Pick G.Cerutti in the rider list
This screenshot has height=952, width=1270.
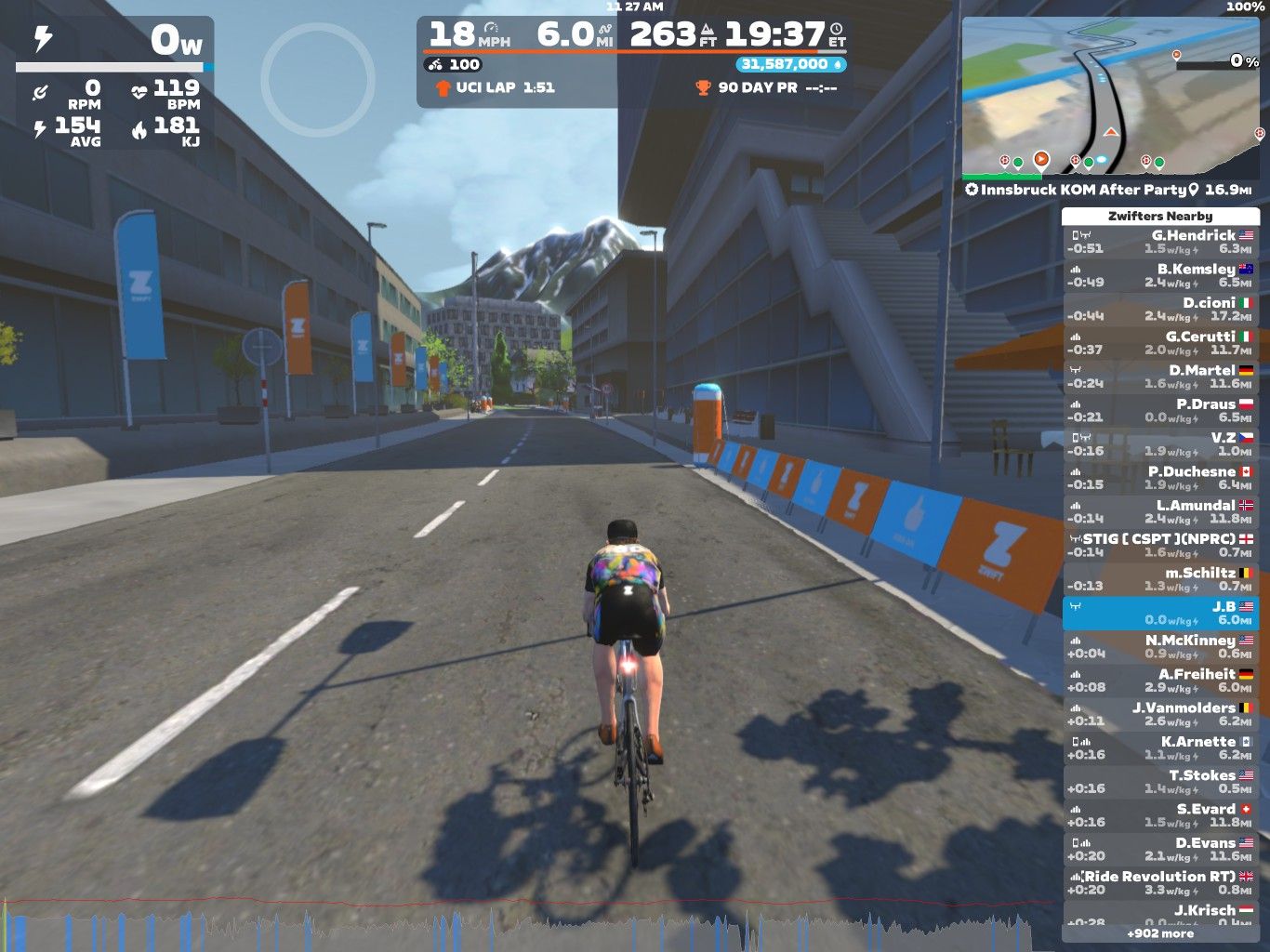point(1160,343)
